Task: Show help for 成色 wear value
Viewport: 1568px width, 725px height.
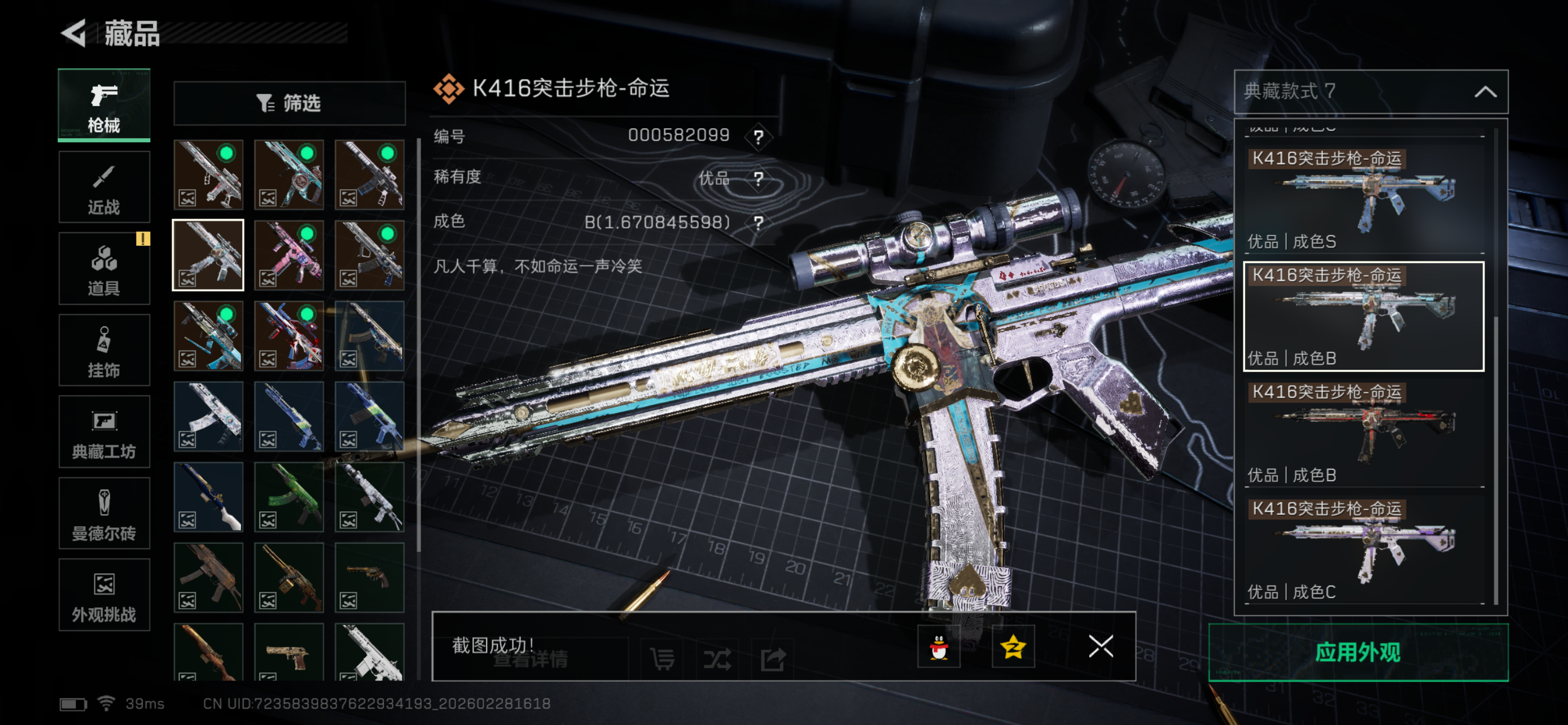Action: click(759, 223)
